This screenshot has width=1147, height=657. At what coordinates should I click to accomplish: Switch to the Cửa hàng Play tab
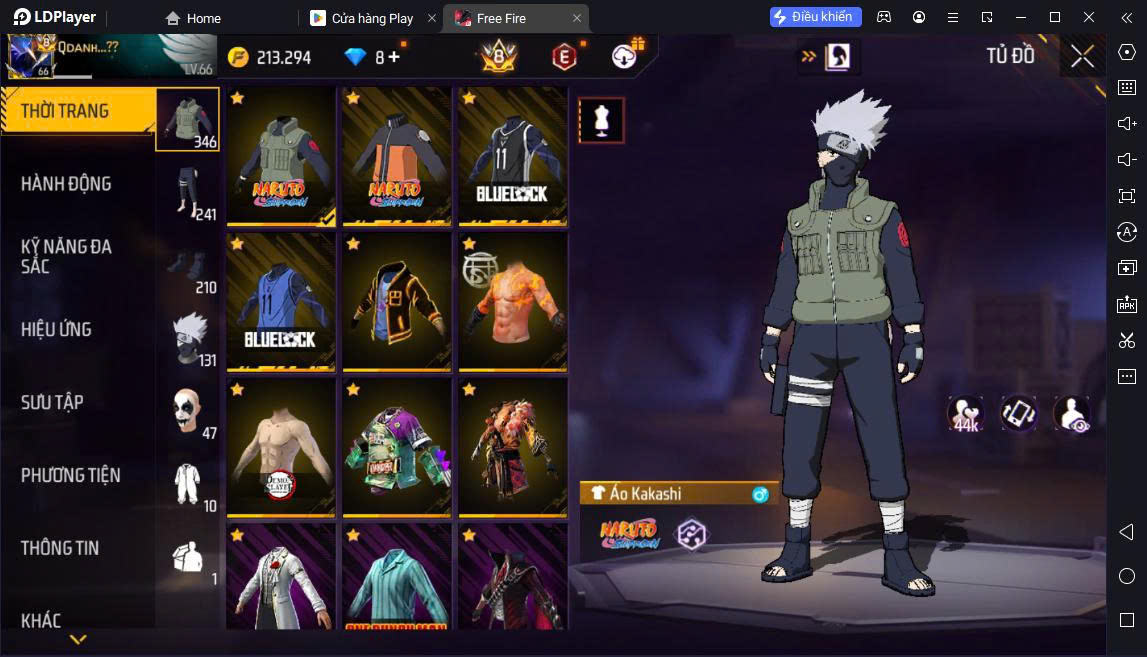pos(372,18)
